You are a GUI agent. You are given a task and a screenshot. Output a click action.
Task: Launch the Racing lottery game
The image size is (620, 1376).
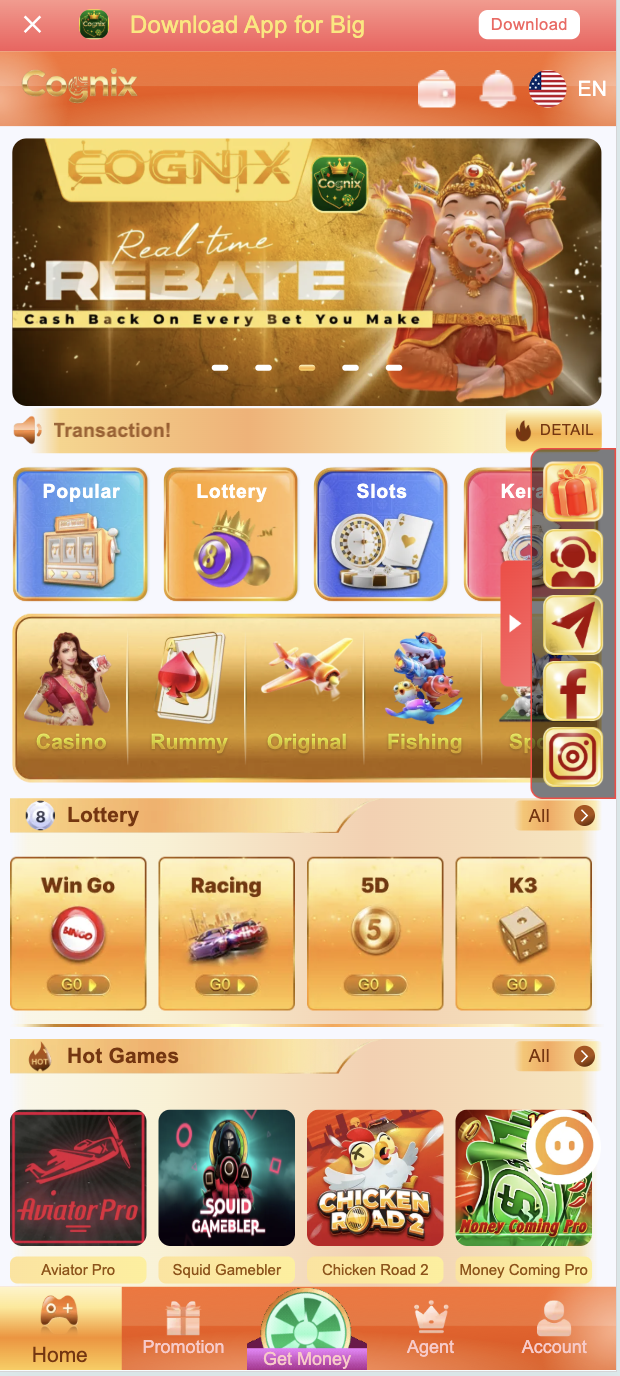[x=226, y=933]
